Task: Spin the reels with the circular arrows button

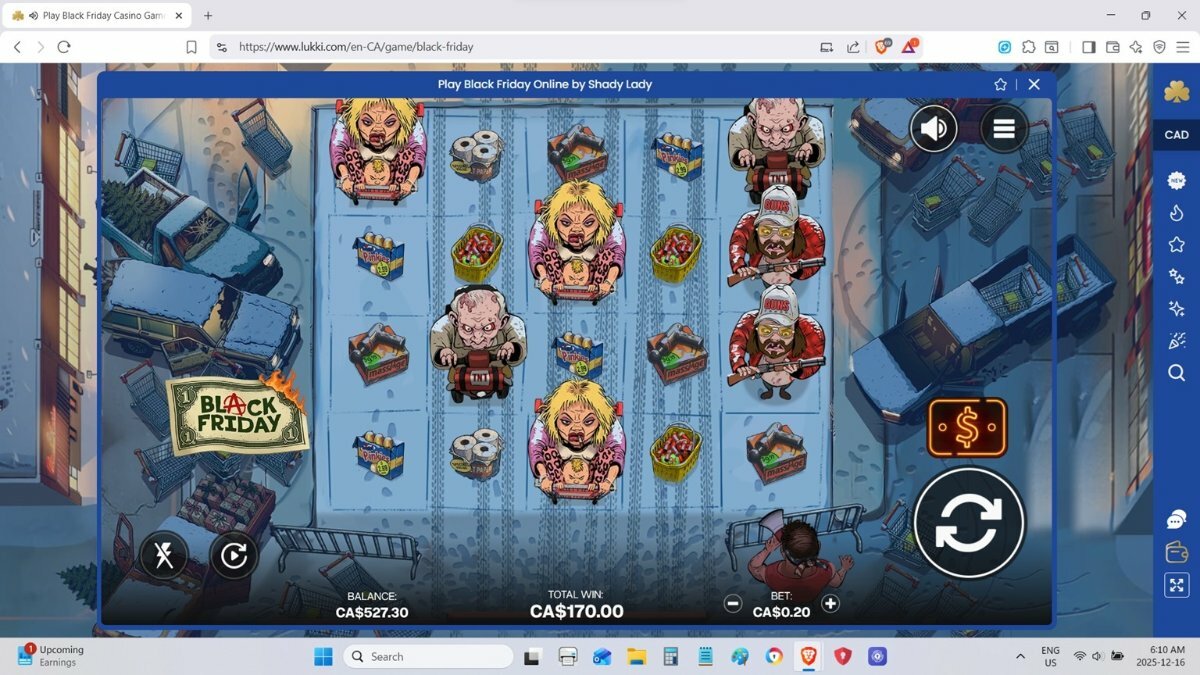Action: (x=969, y=522)
